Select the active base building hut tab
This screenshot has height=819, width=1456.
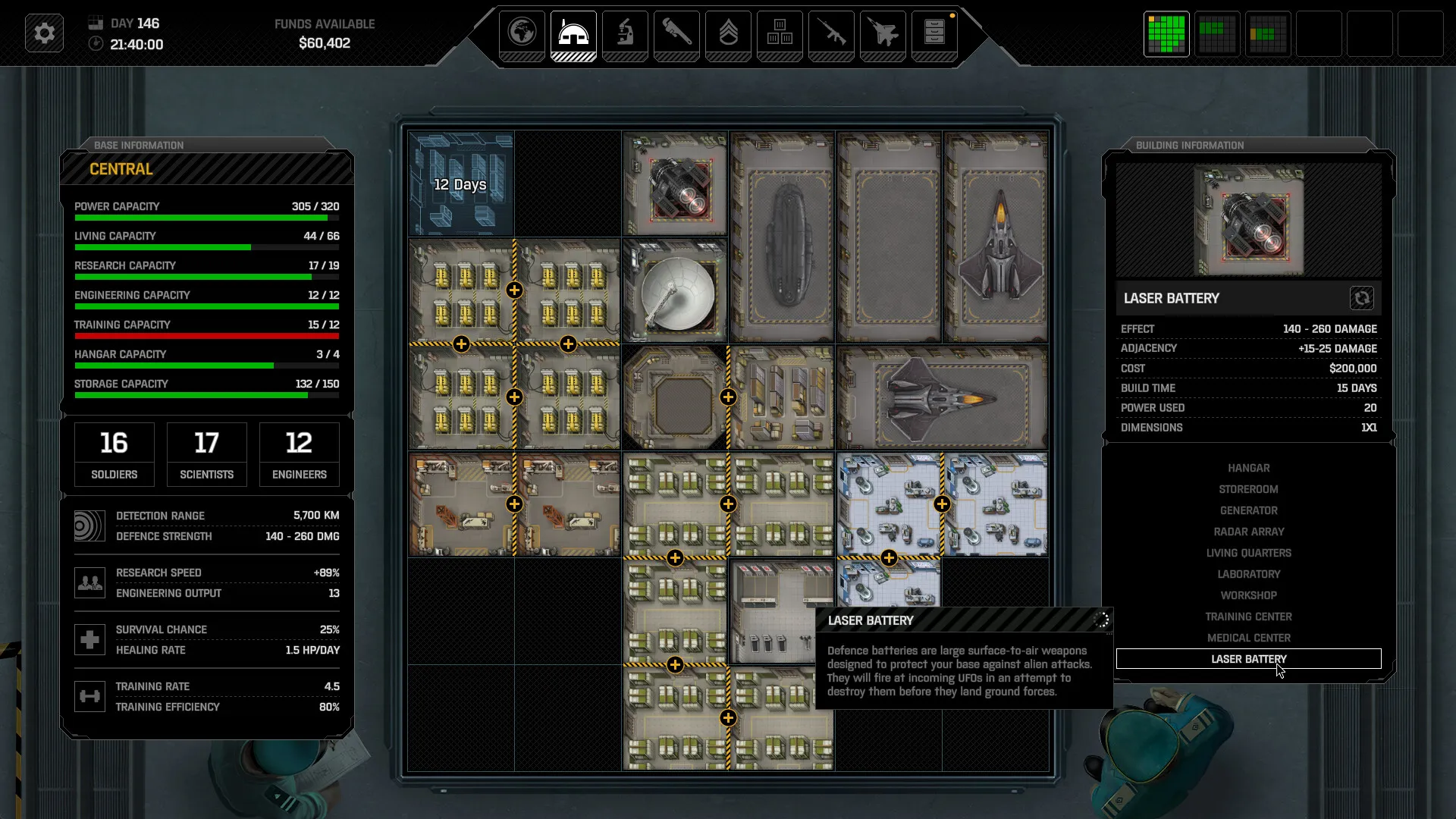tap(573, 34)
